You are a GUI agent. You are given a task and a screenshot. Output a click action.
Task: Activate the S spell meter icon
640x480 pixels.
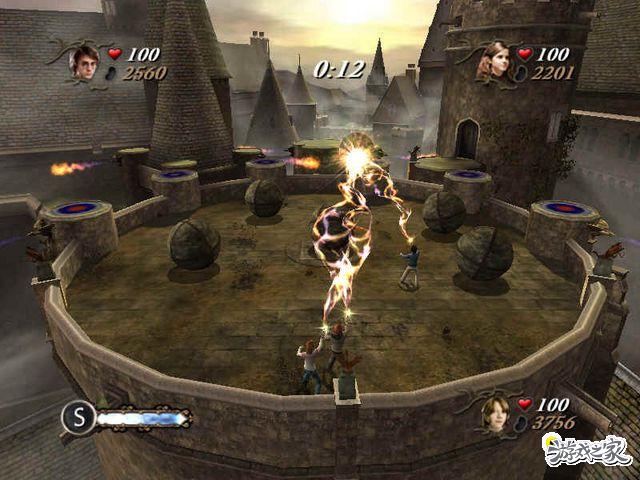(x=78, y=417)
